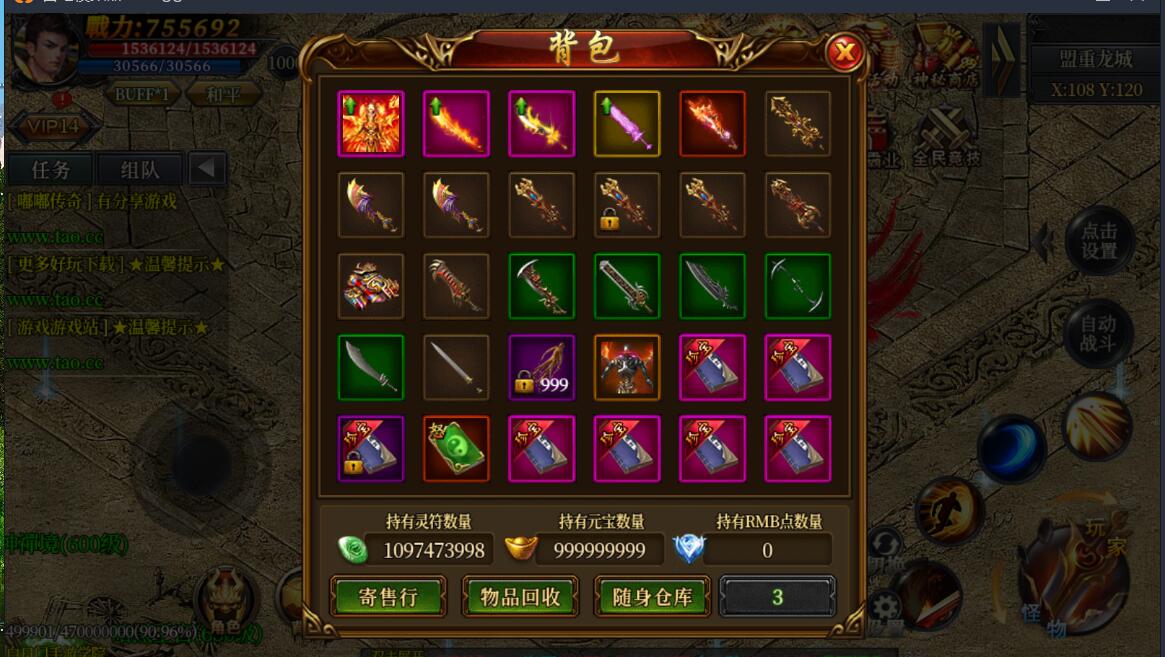Select the dark armored warrior item slot

pos(627,367)
